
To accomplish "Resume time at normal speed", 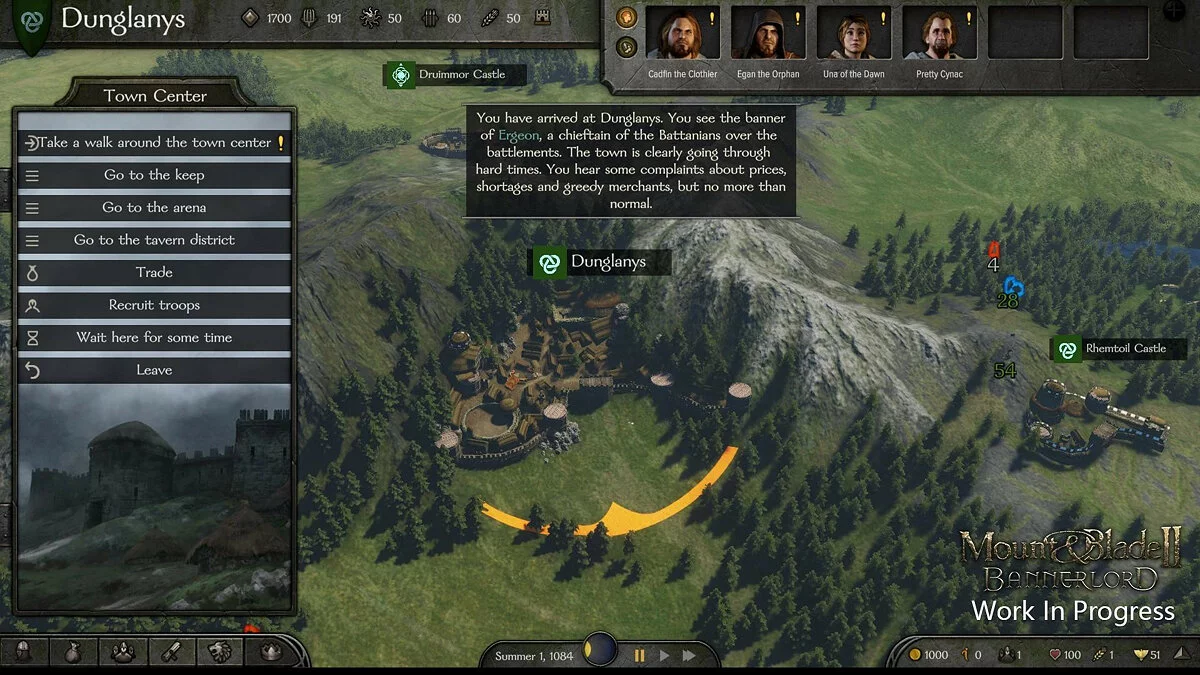I will (664, 656).
